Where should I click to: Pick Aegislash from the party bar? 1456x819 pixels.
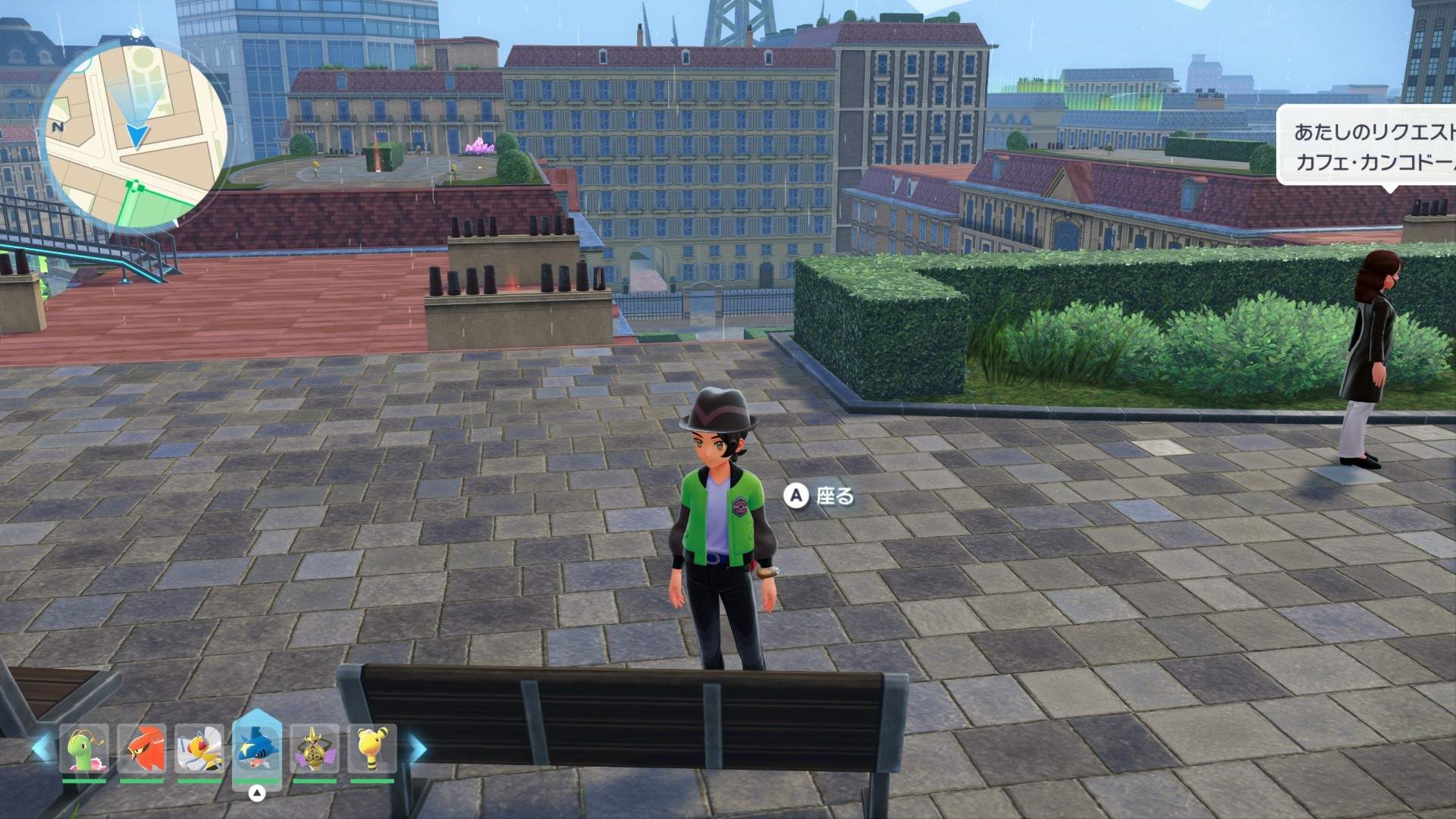tap(315, 749)
